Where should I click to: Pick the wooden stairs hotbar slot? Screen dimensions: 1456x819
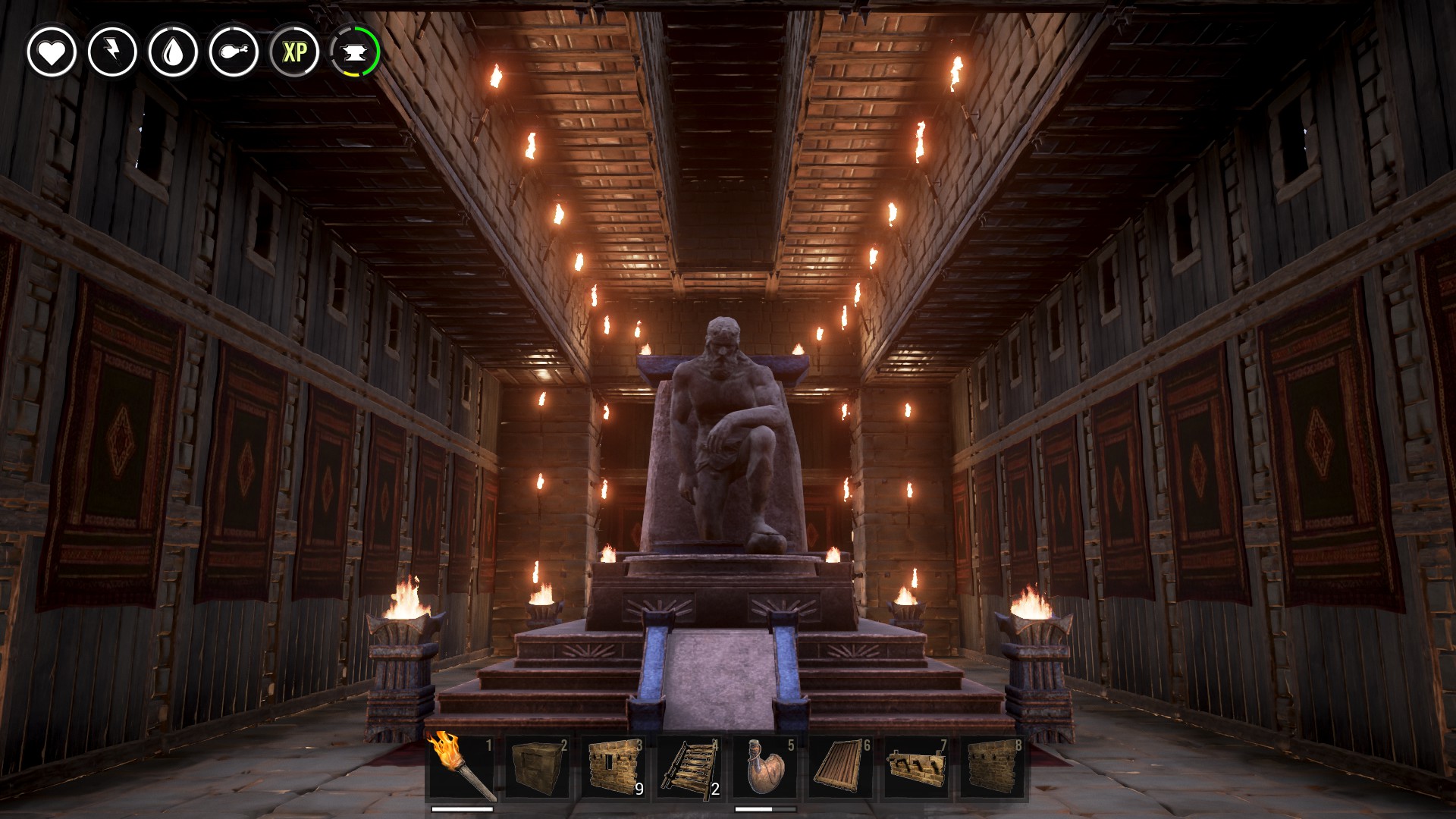[x=689, y=767]
